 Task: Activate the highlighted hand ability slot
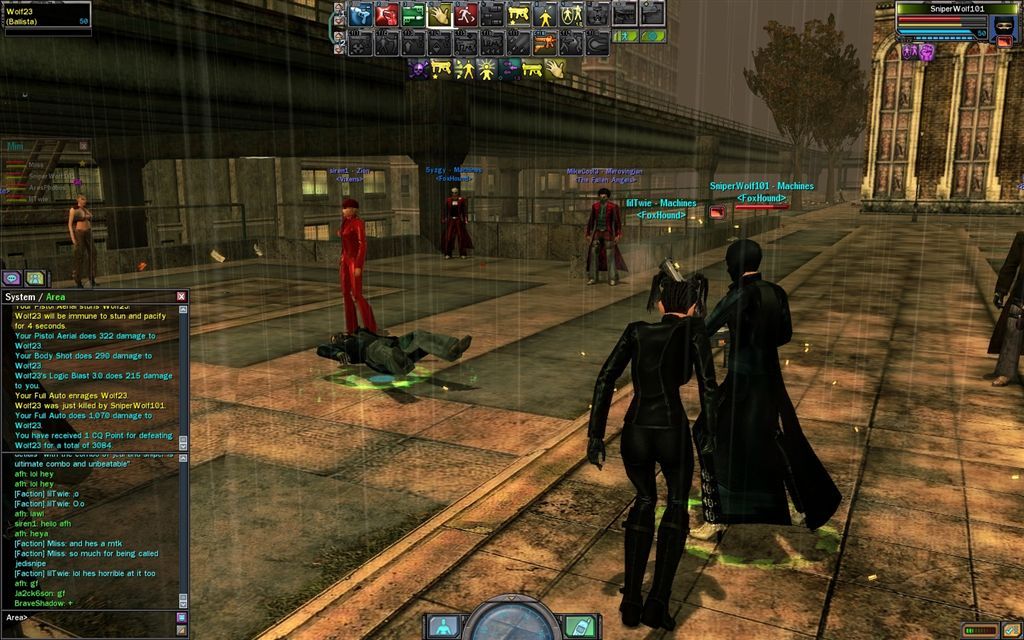(x=439, y=15)
